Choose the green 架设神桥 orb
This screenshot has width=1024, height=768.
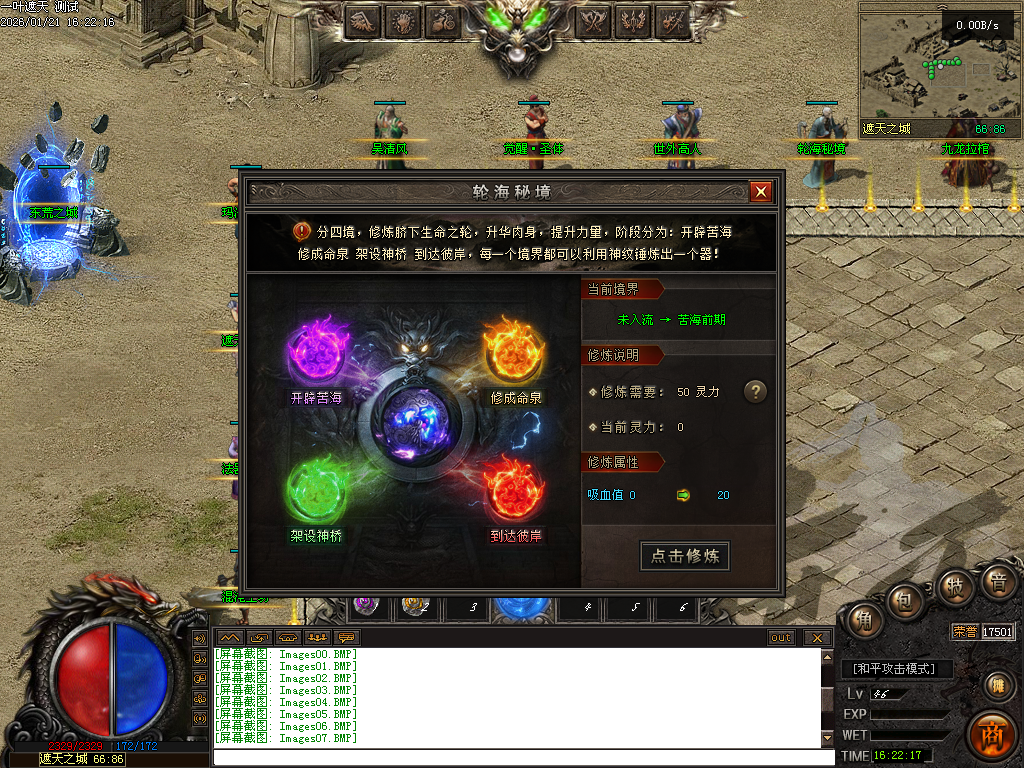click(x=317, y=490)
